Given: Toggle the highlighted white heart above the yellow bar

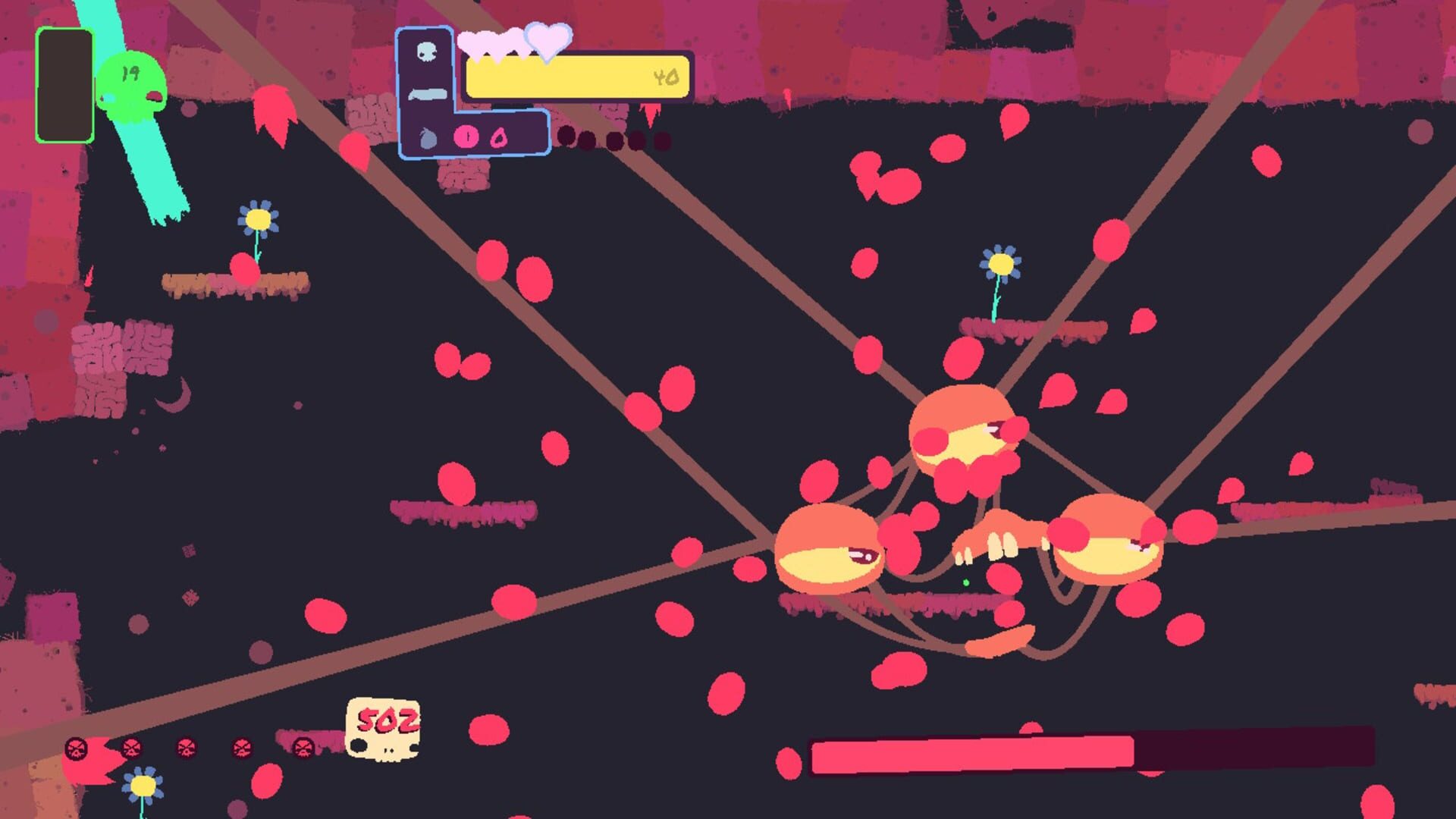Looking at the screenshot, I should (x=548, y=42).
